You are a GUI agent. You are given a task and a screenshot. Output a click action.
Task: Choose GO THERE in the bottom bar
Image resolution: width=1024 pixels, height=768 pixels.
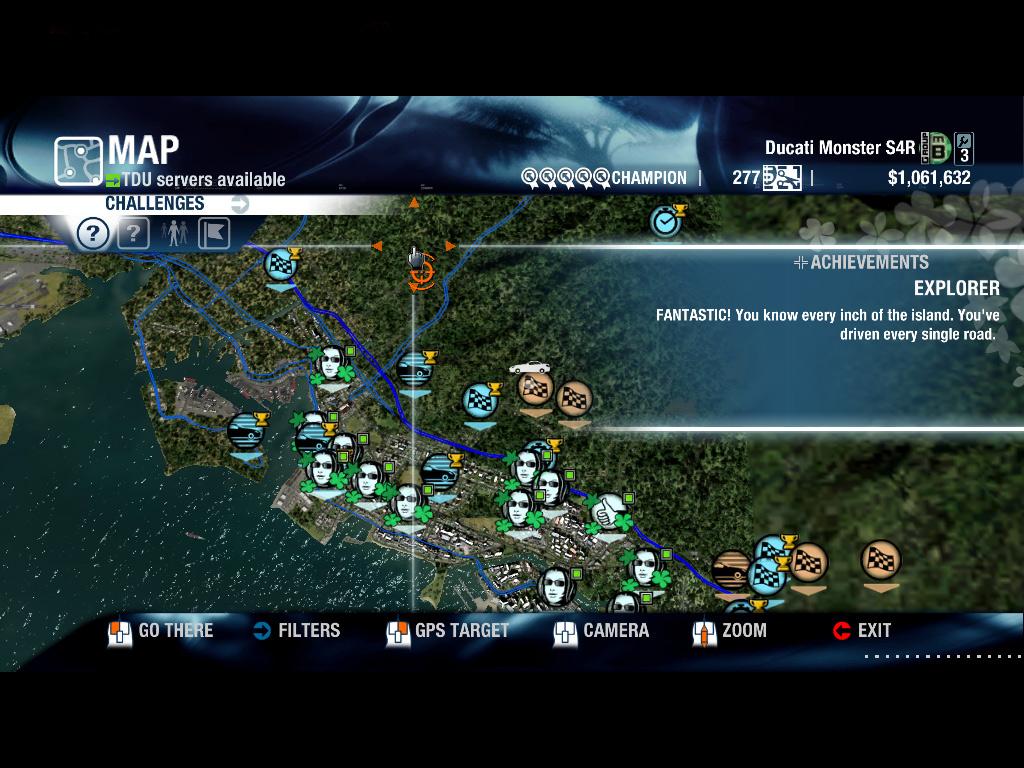coord(161,631)
